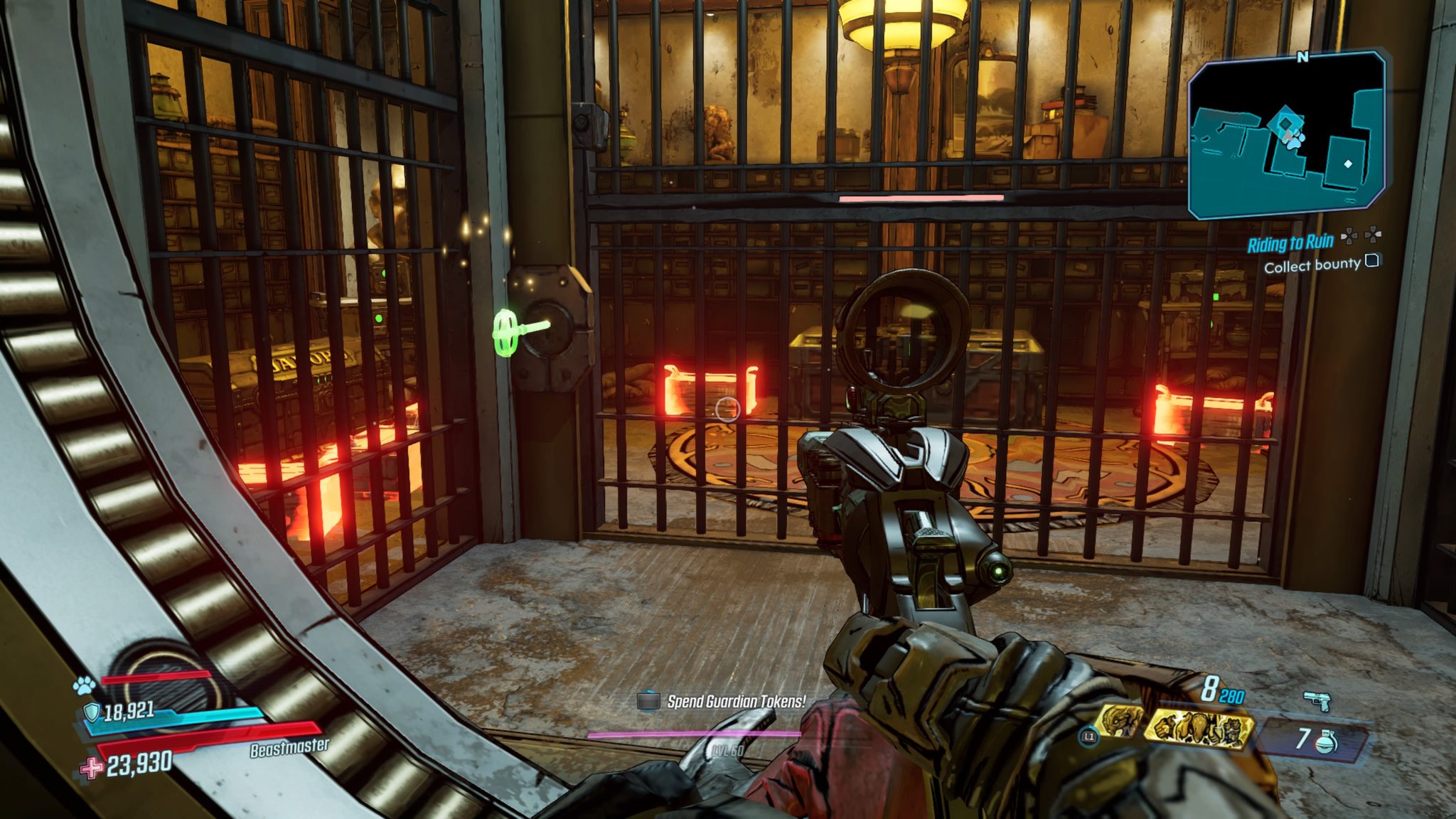Click the white diamond waypoint on the minimap
Image resolution: width=1456 pixels, height=819 pixels.
point(1348,164)
